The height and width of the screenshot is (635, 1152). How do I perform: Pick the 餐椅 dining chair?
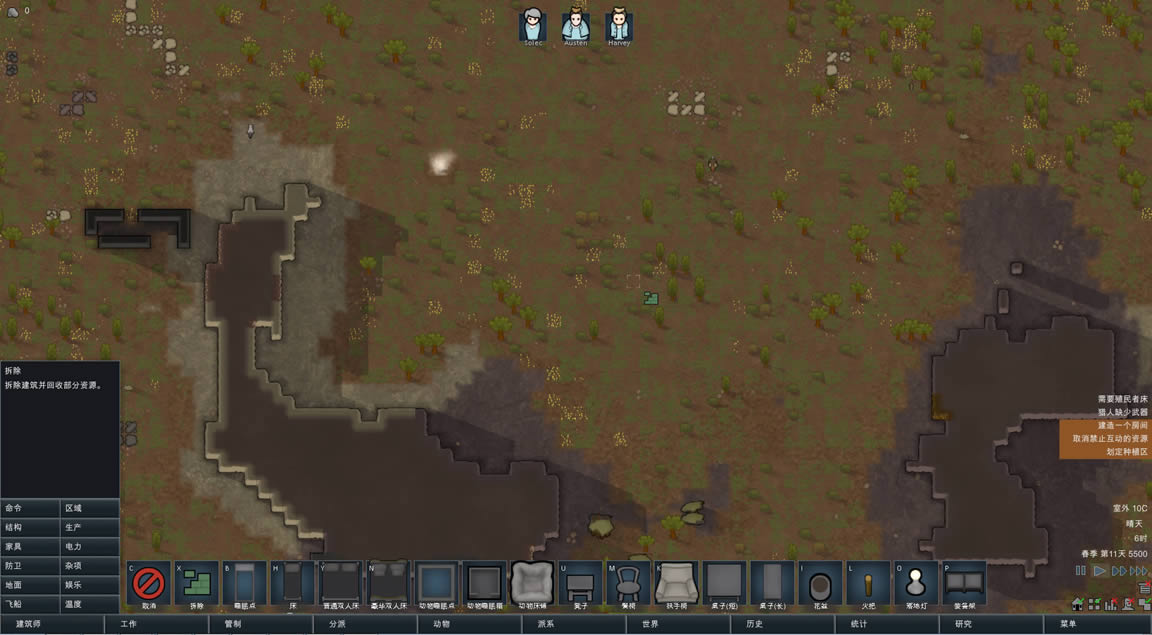click(x=628, y=583)
